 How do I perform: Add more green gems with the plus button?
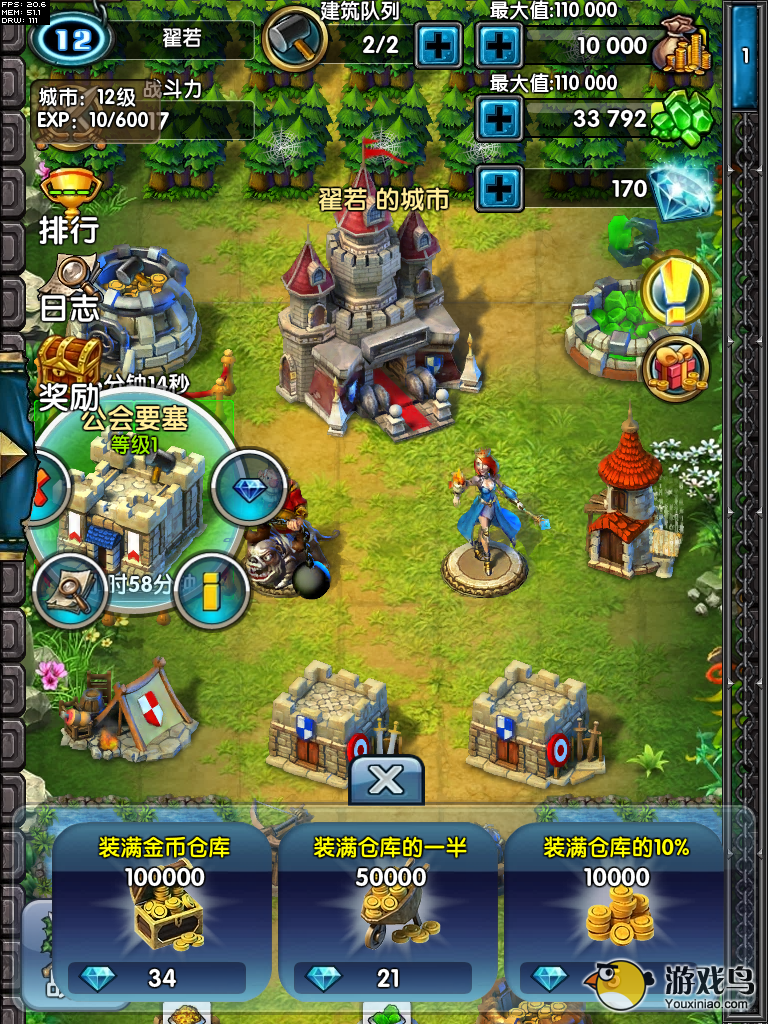499,119
